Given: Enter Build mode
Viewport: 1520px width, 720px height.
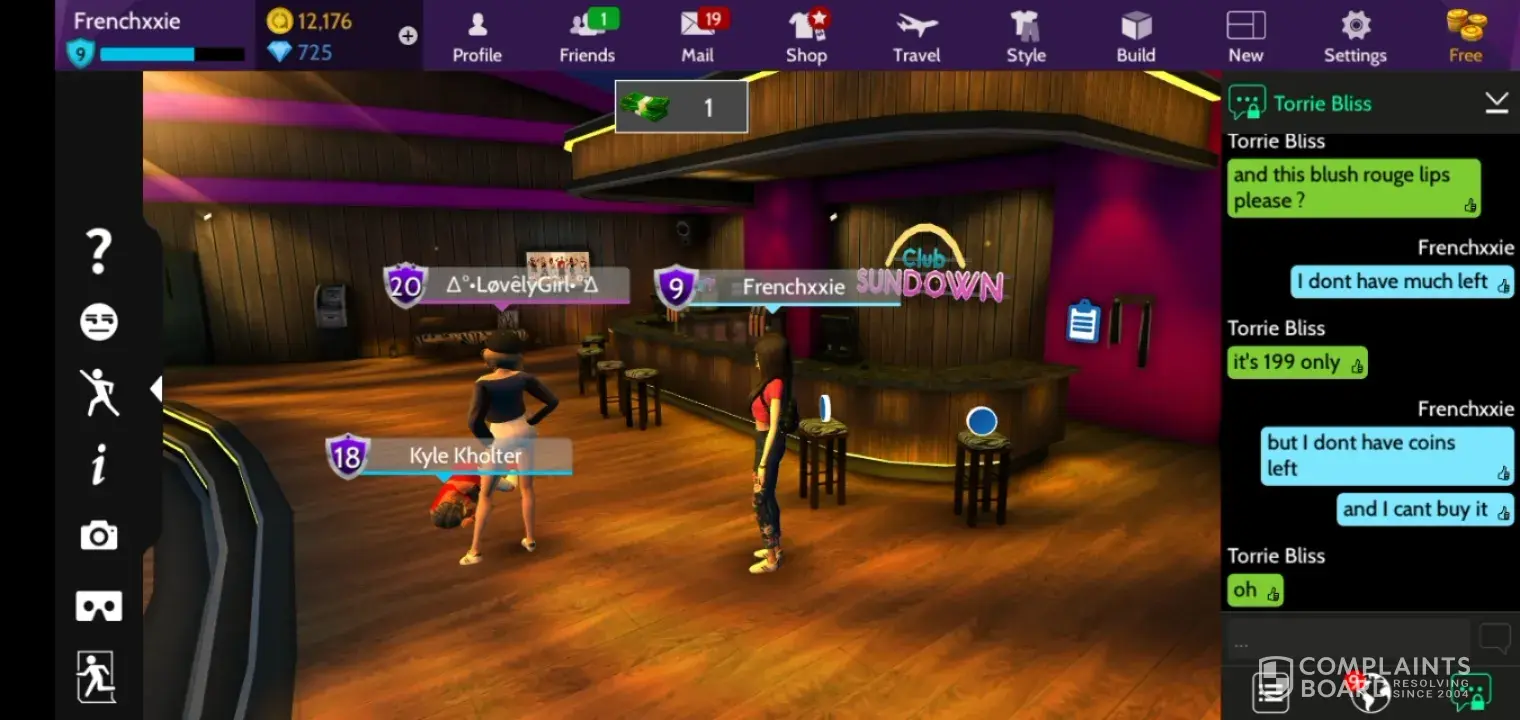Looking at the screenshot, I should click(1136, 36).
